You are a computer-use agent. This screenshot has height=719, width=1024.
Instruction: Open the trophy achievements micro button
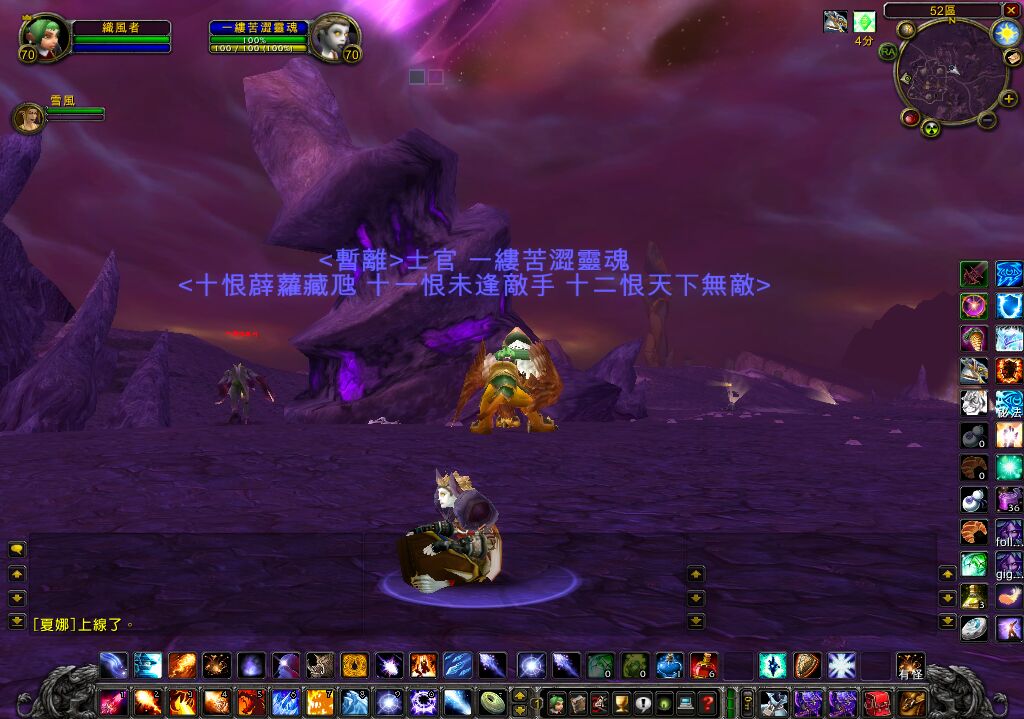(x=620, y=701)
